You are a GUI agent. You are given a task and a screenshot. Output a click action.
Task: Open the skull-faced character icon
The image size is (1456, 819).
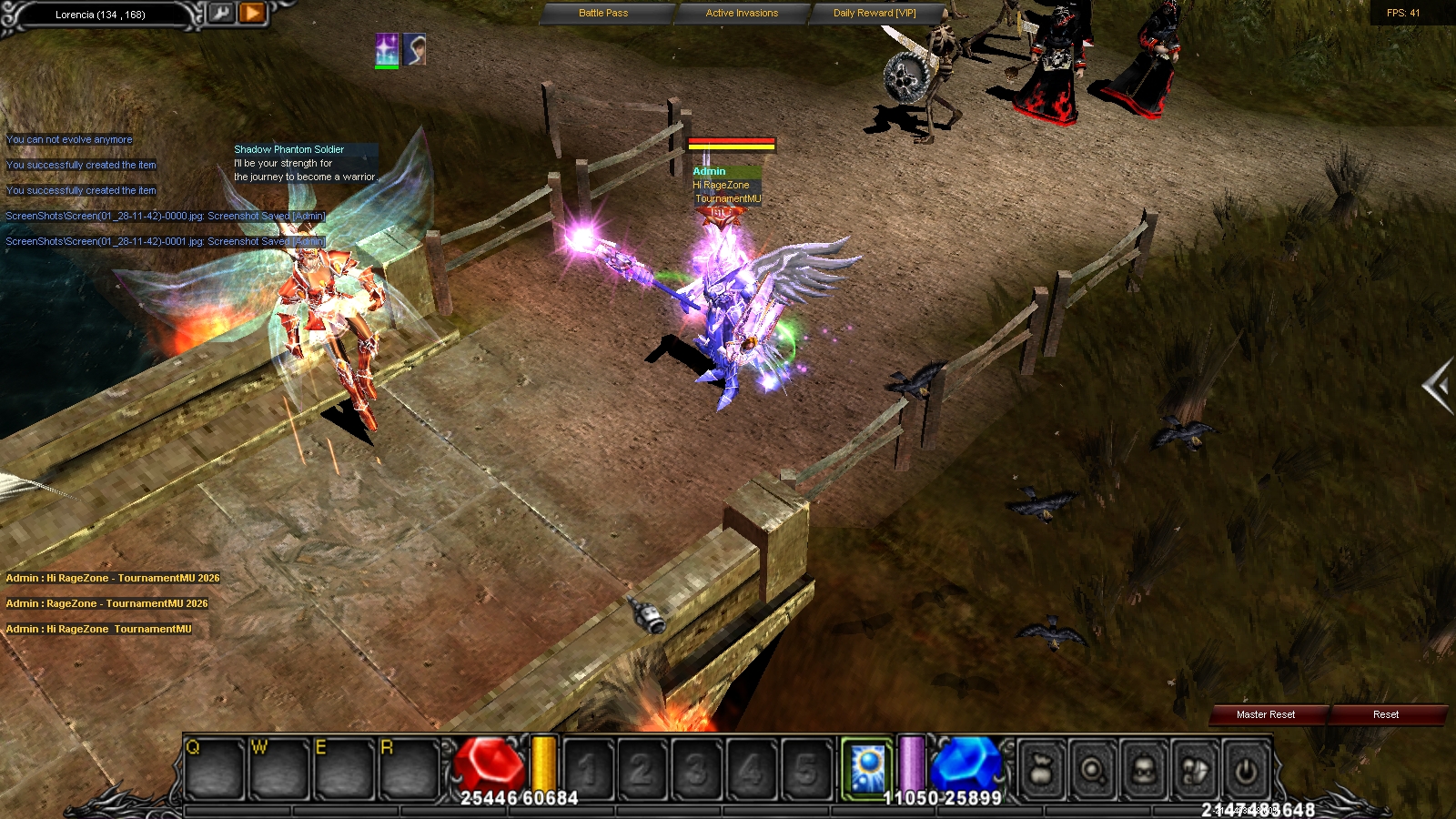click(1144, 771)
